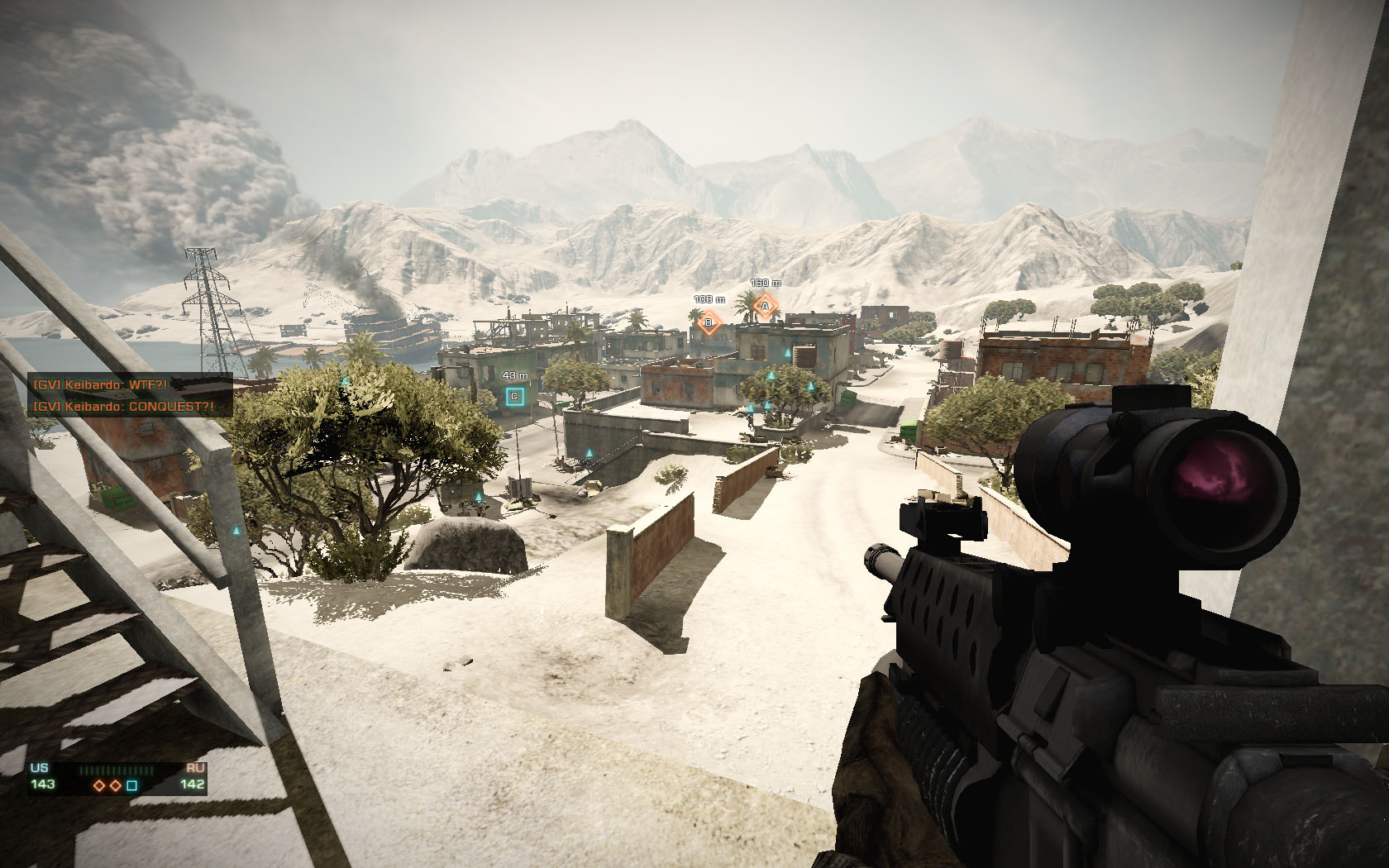Screen dimensions: 1389x868
Task: Select objective marker B diamond
Action: point(709,322)
